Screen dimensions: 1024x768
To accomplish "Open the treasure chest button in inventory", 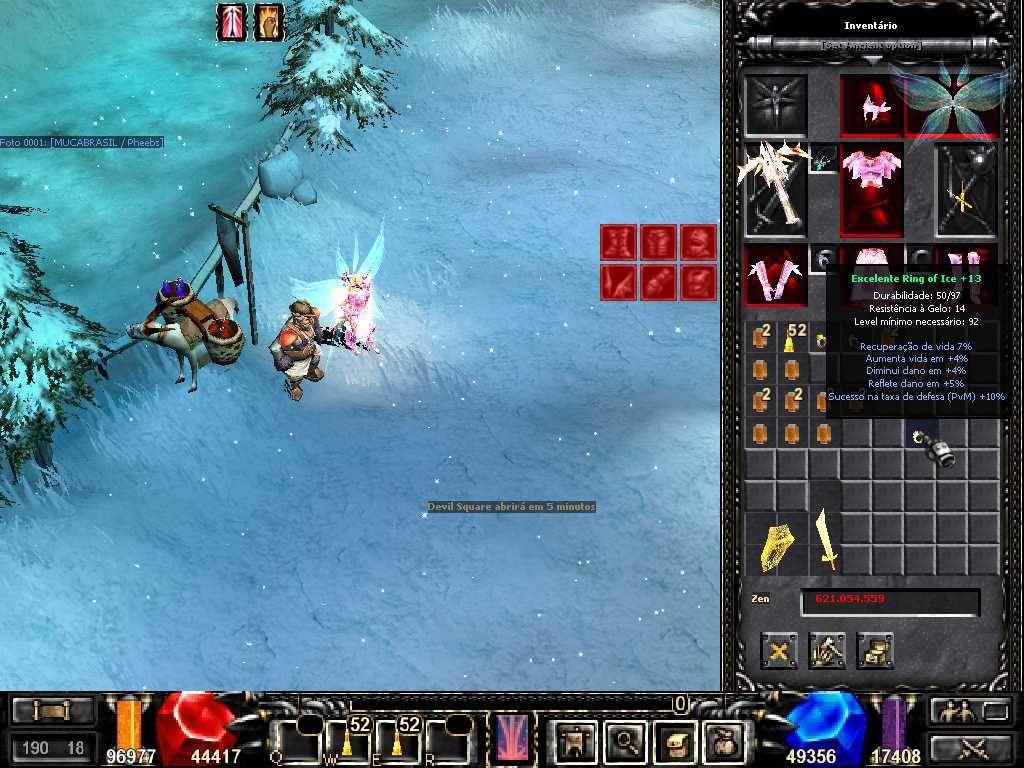I will (x=875, y=651).
